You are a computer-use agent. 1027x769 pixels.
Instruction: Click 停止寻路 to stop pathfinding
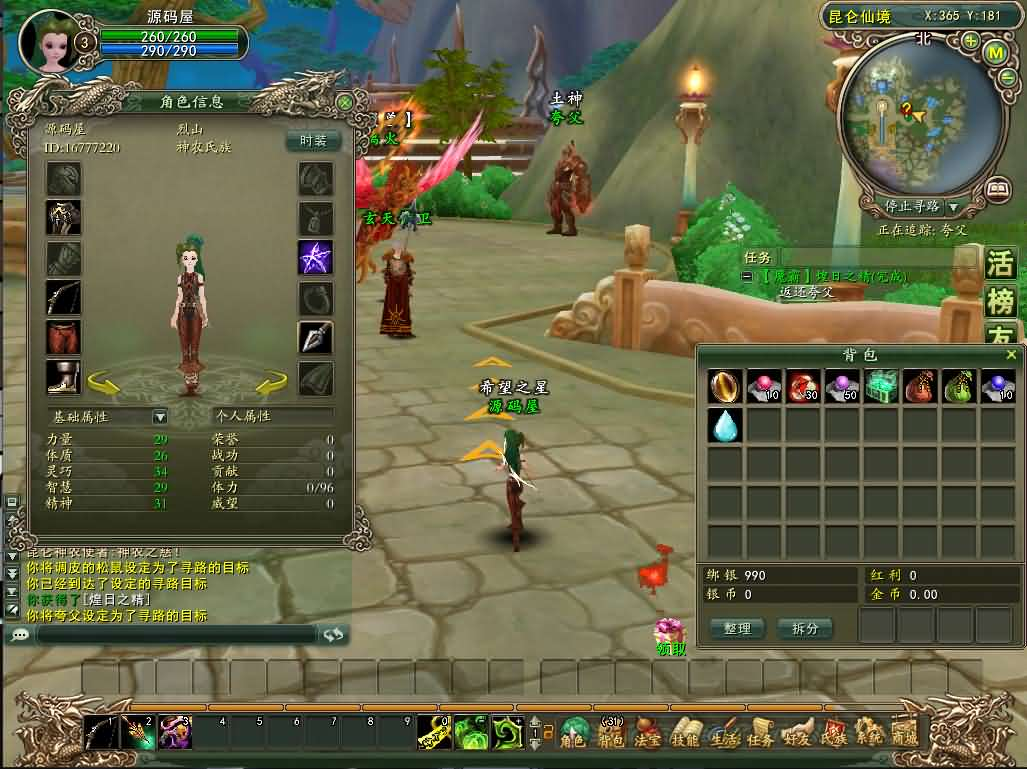pos(912,206)
